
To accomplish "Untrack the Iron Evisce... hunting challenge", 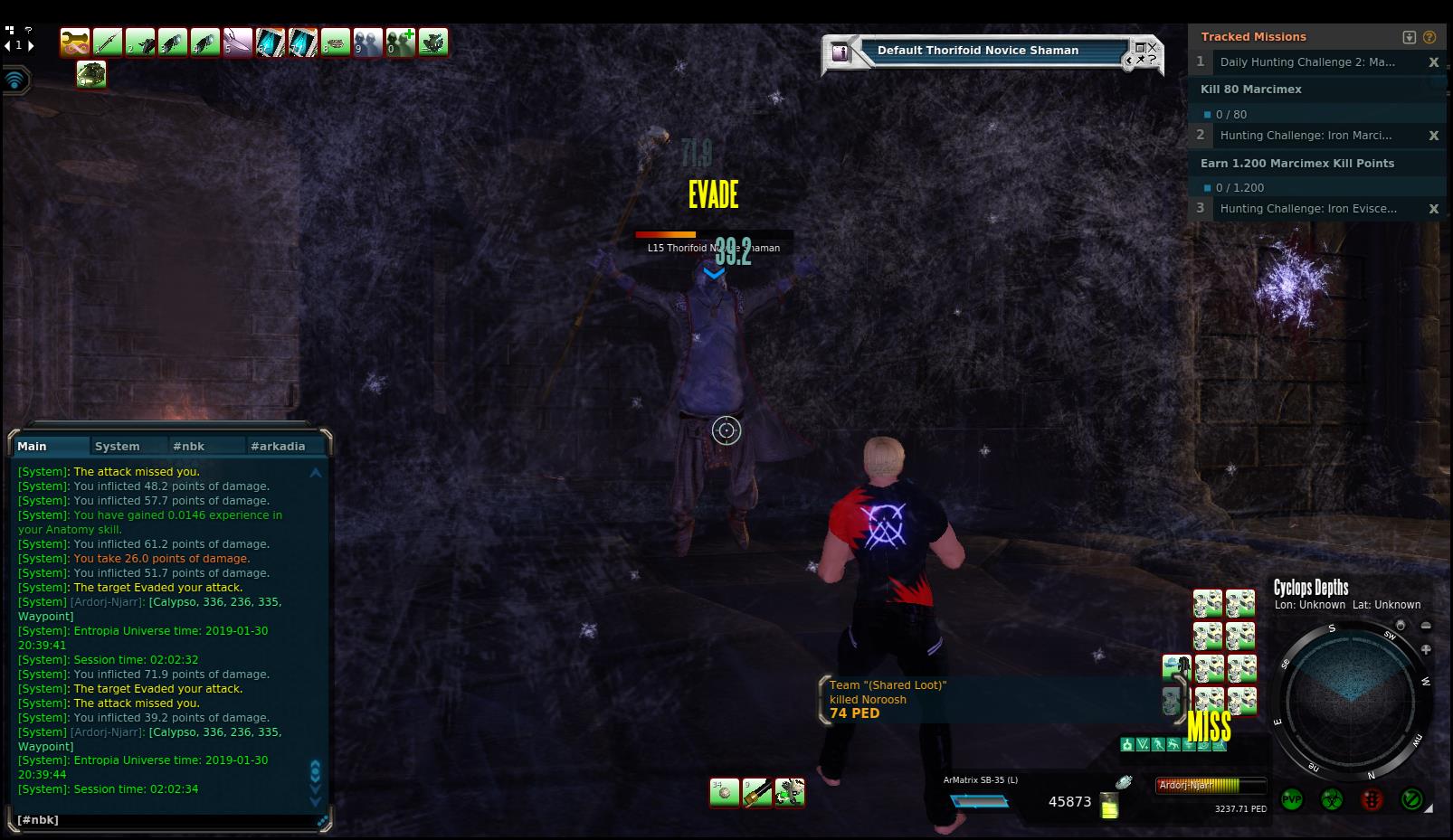I will tap(1433, 209).
